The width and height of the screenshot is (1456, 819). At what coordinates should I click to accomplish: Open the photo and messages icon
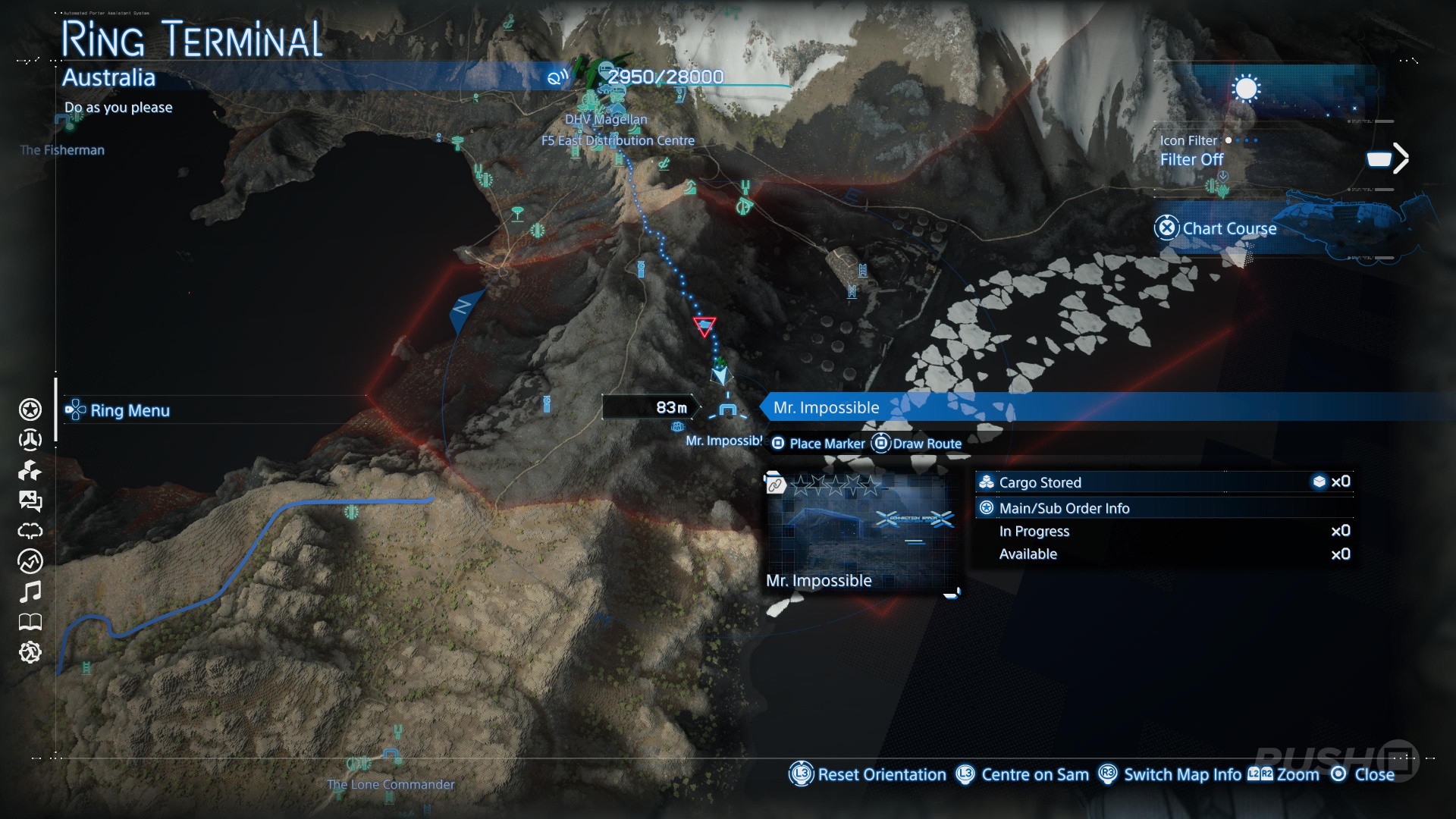click(x=30, y=500)
